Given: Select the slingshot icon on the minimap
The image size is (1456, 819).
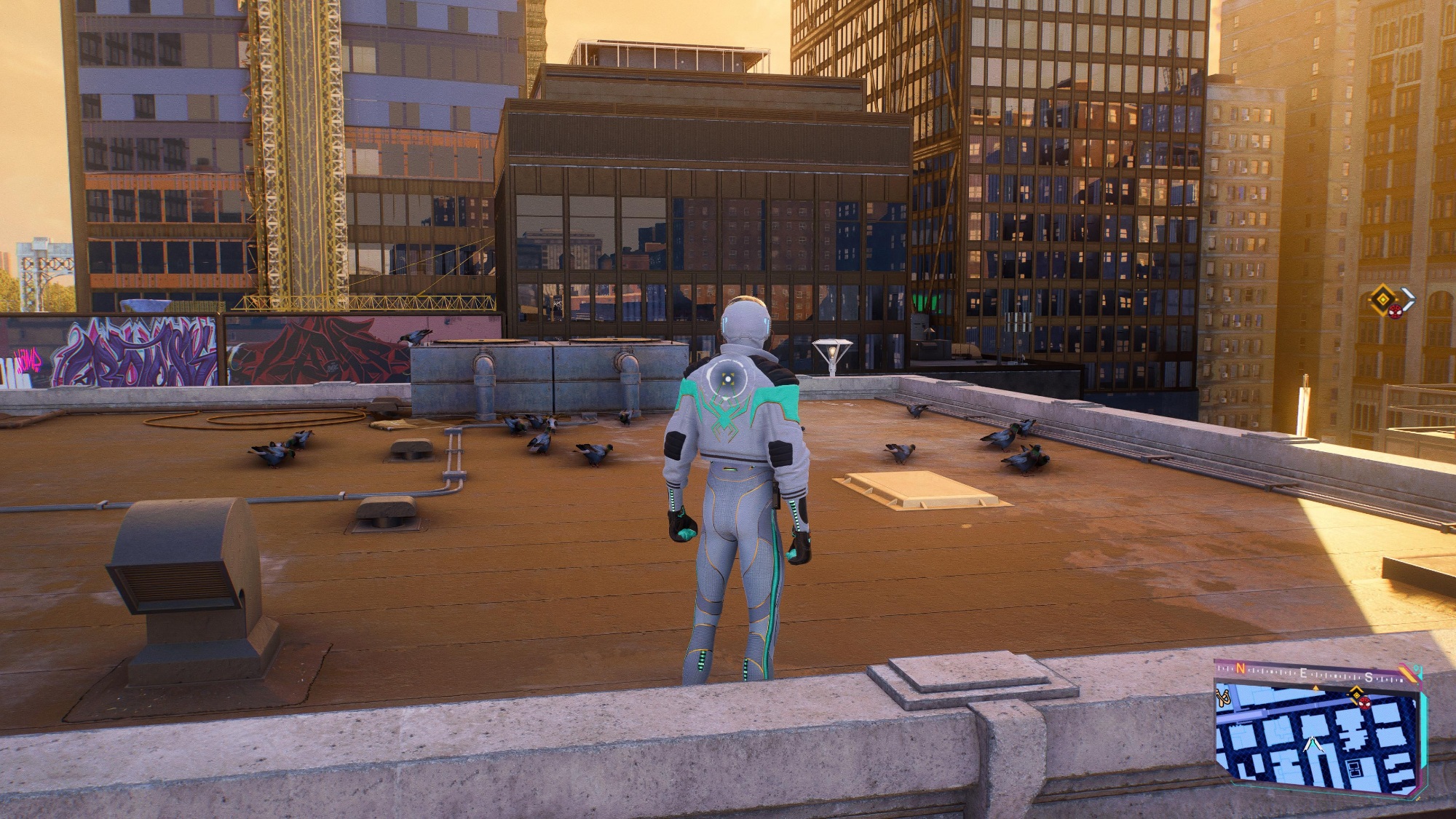Looking at the screenshot, I should tap(1224, 698).
